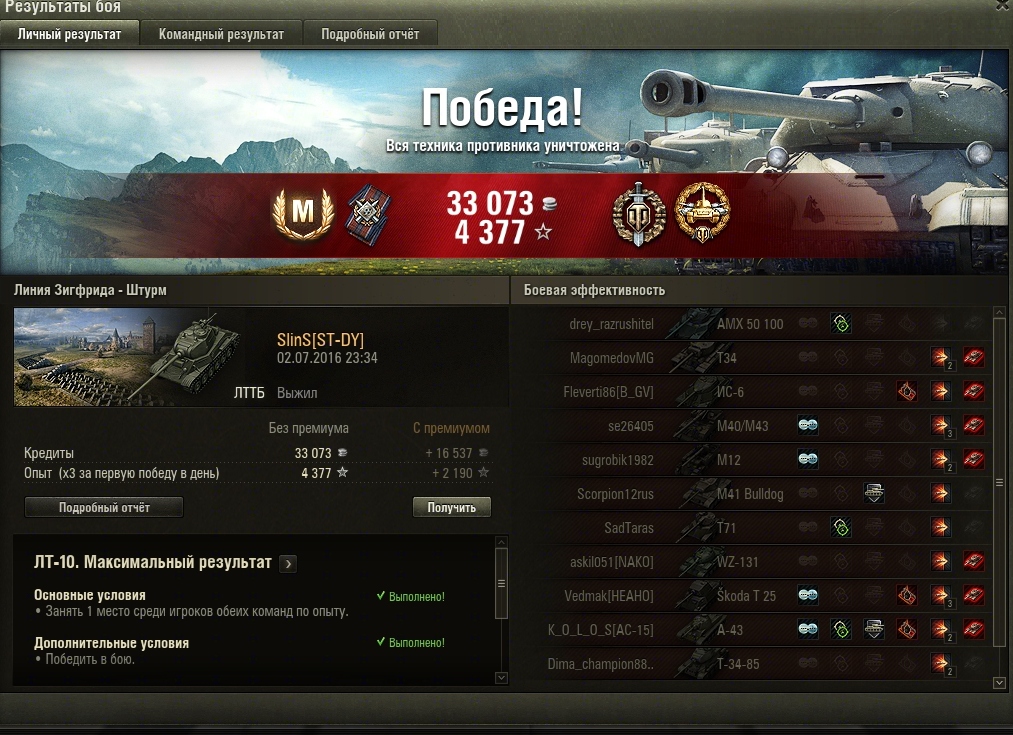
Task: Click the askil051 WZ-131 row
Action: tap(750, 562)
